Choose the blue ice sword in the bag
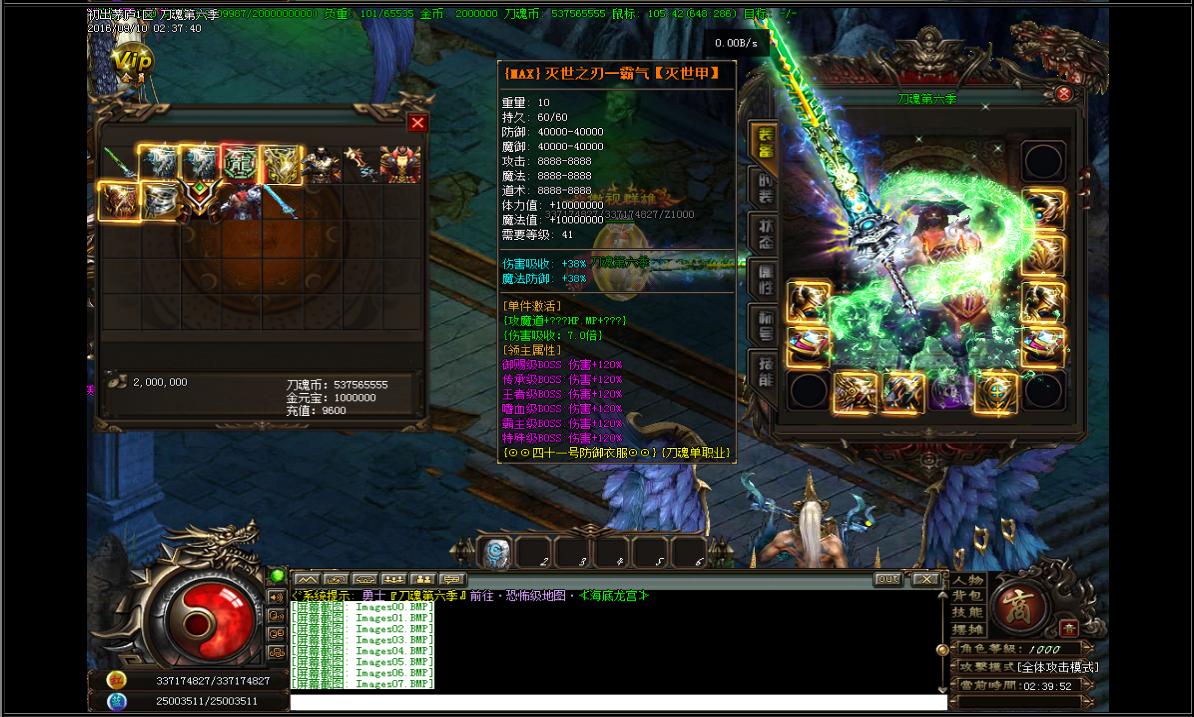Viewport: 1194px width, 717px height. (x=280, y=202)
